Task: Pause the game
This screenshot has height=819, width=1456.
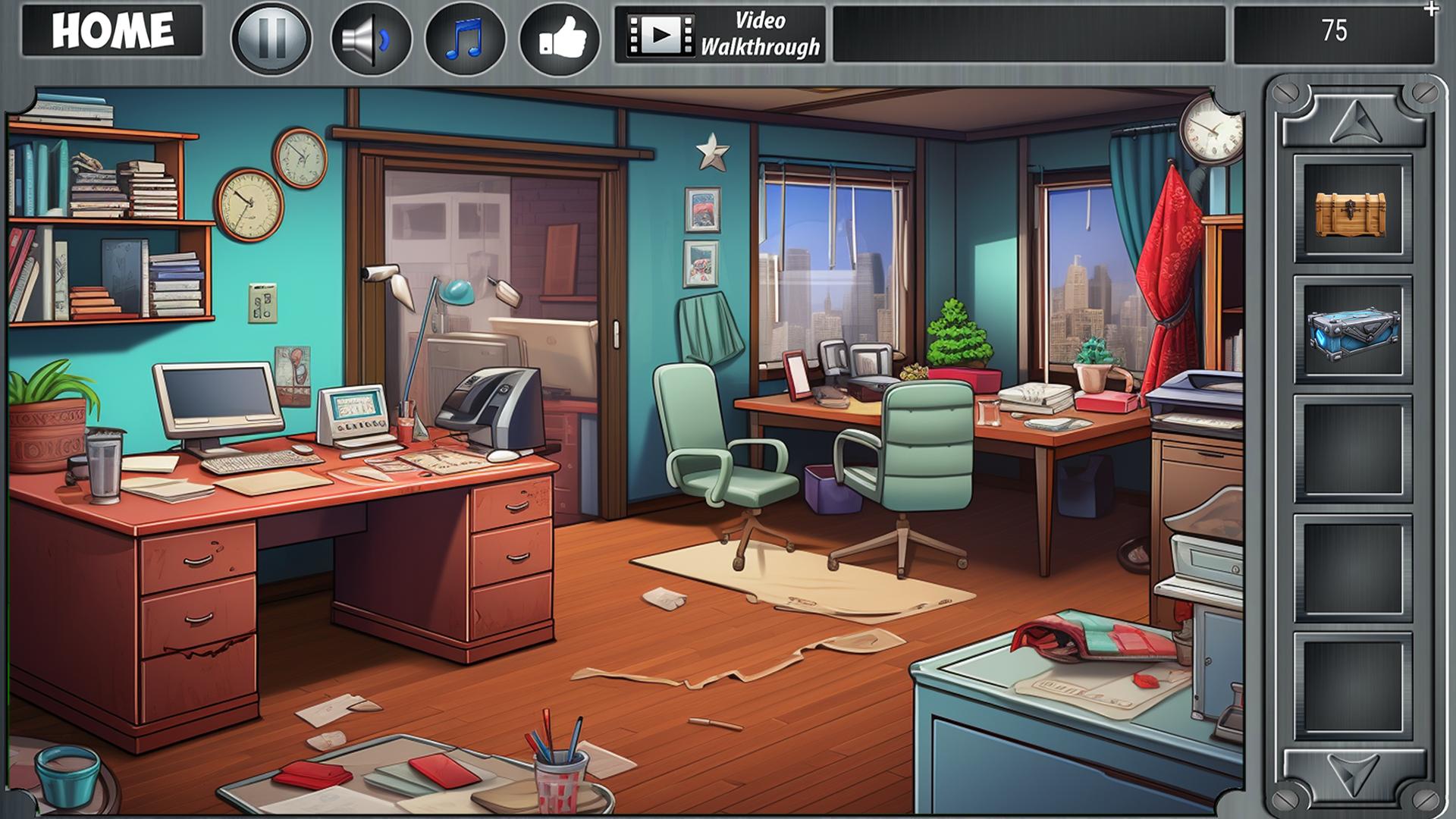Action: (x=273, y=36)
